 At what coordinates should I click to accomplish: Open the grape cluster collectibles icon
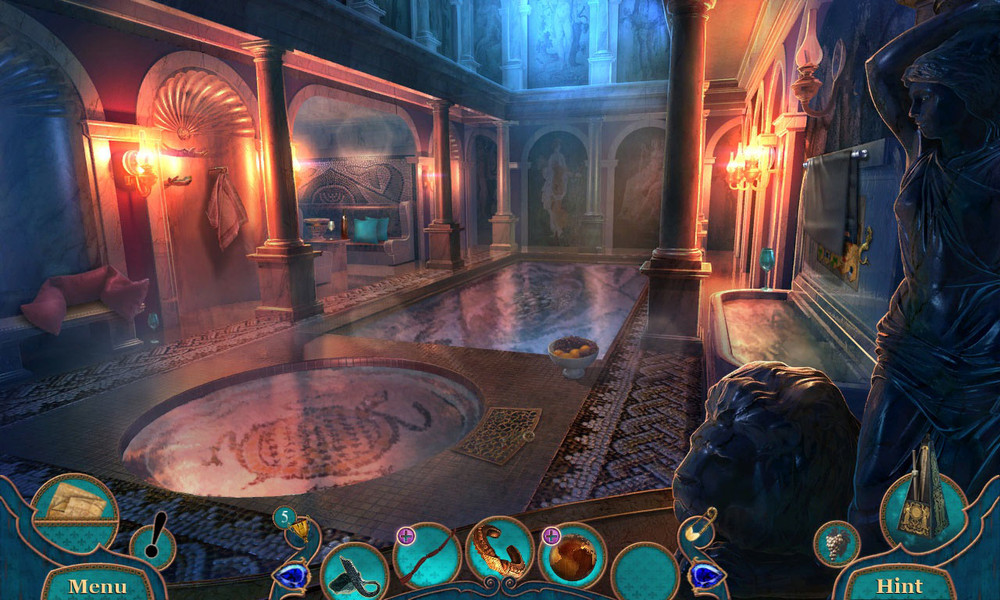click(836, 544)
